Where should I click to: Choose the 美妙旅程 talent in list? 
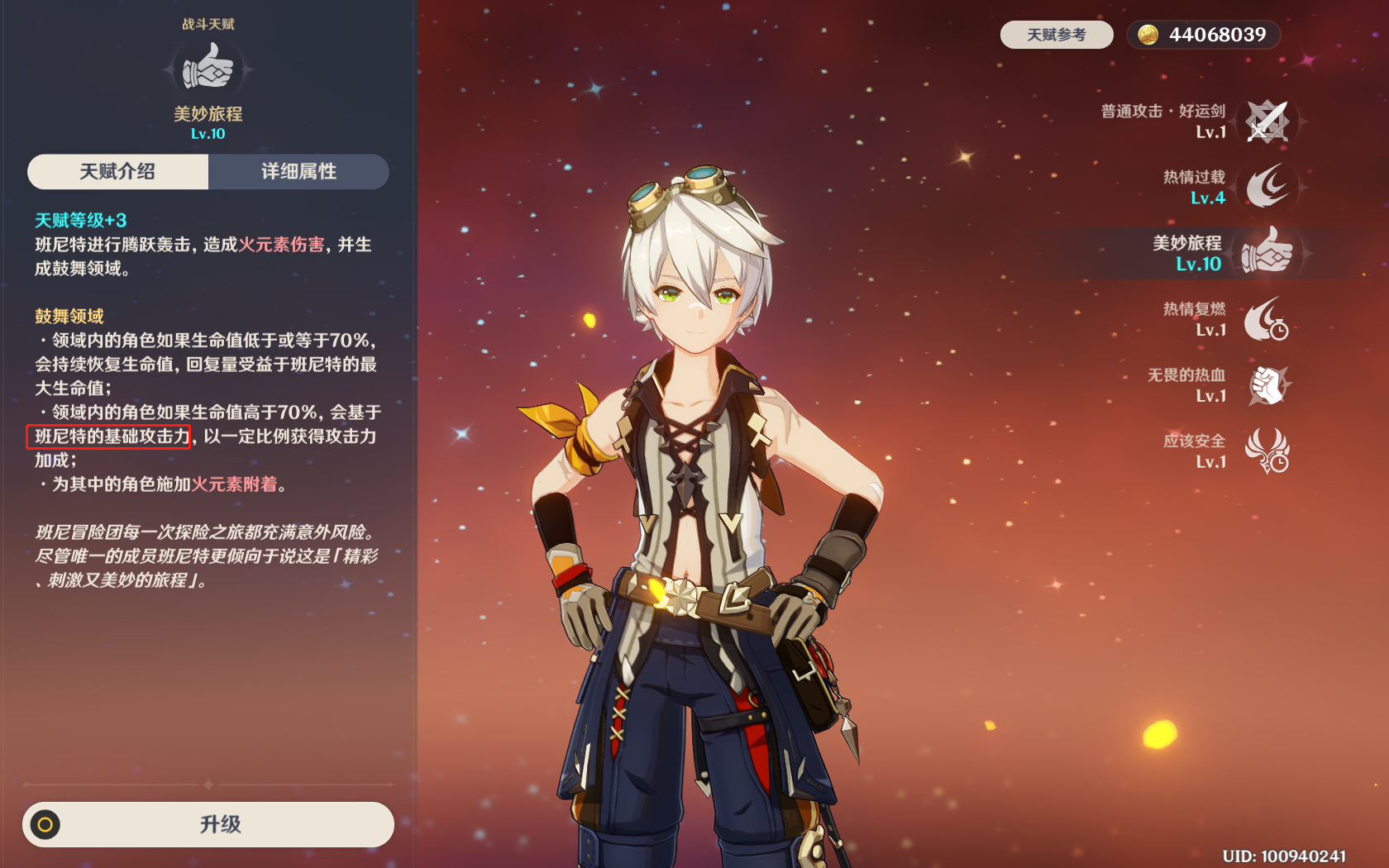[1267, 253]
